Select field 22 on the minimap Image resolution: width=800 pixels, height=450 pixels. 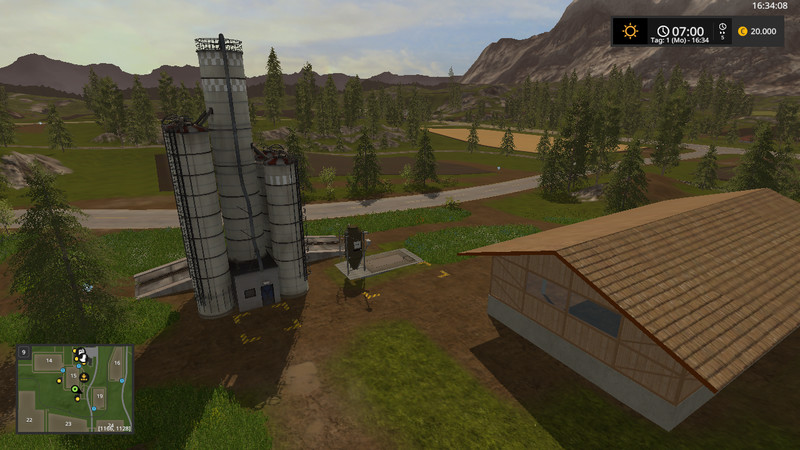30,421
